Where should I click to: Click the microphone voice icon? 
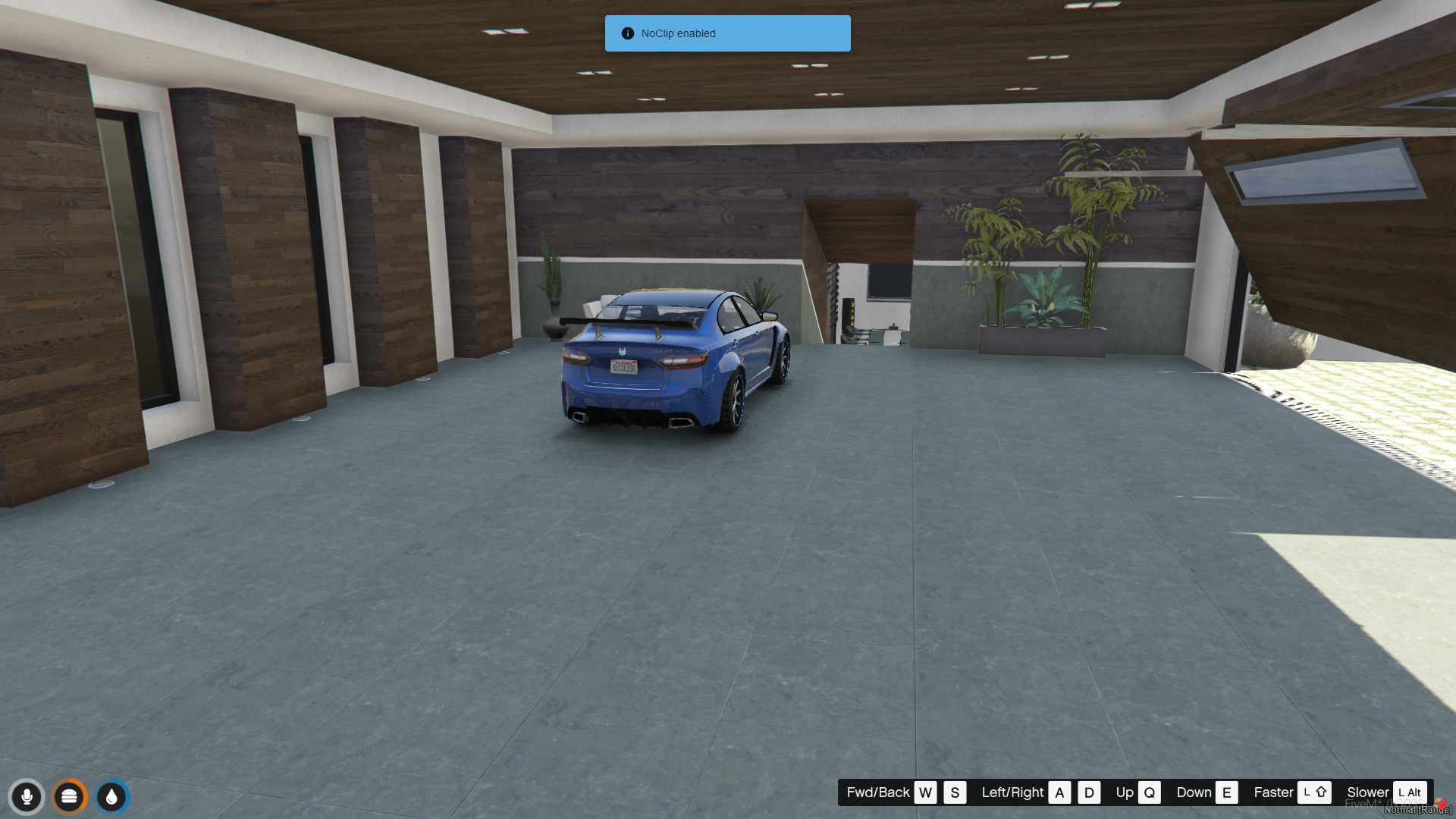point(27,797)
